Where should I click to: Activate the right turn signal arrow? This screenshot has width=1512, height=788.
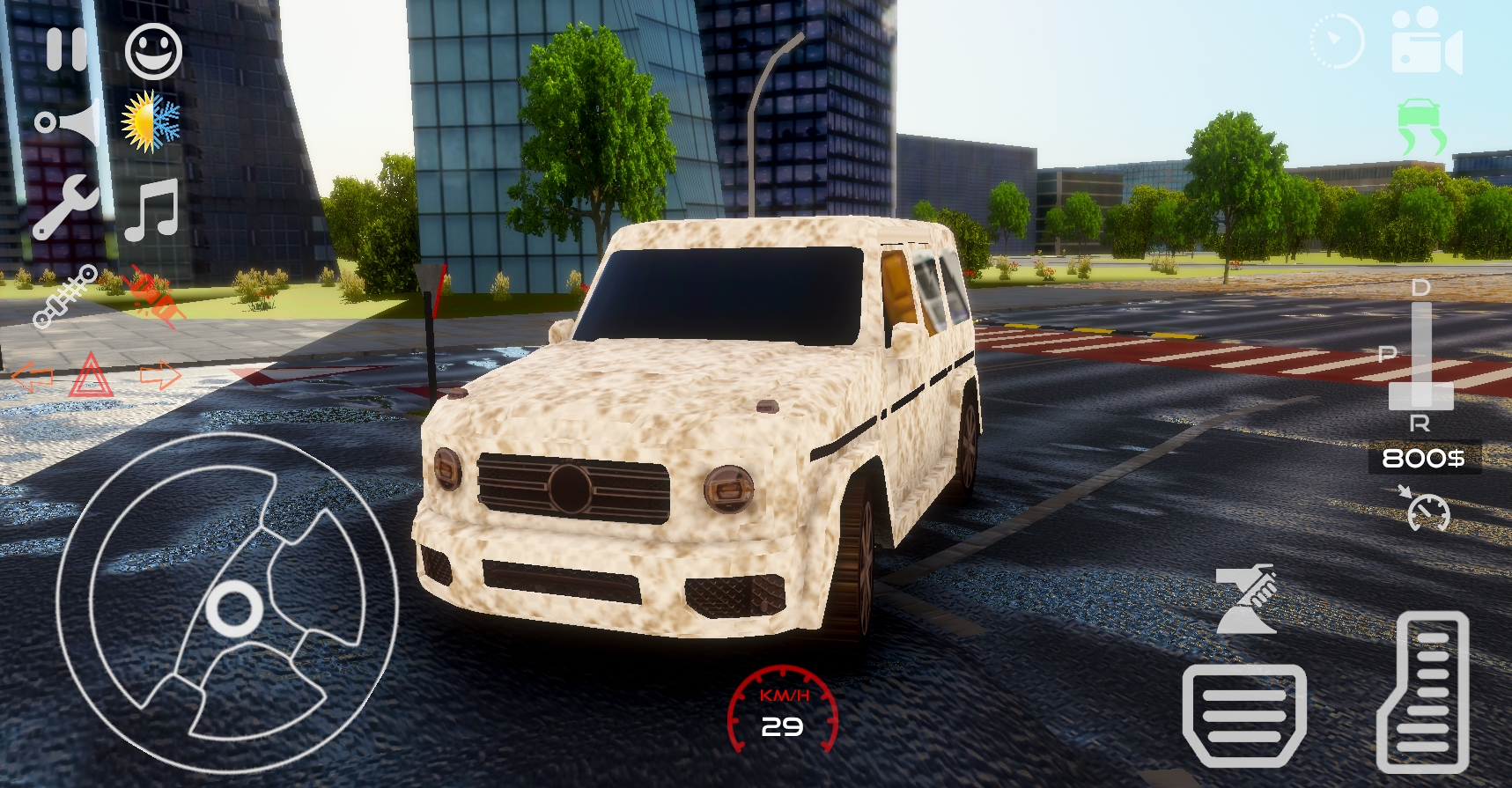pyautogui.click(x=160, y=376)
